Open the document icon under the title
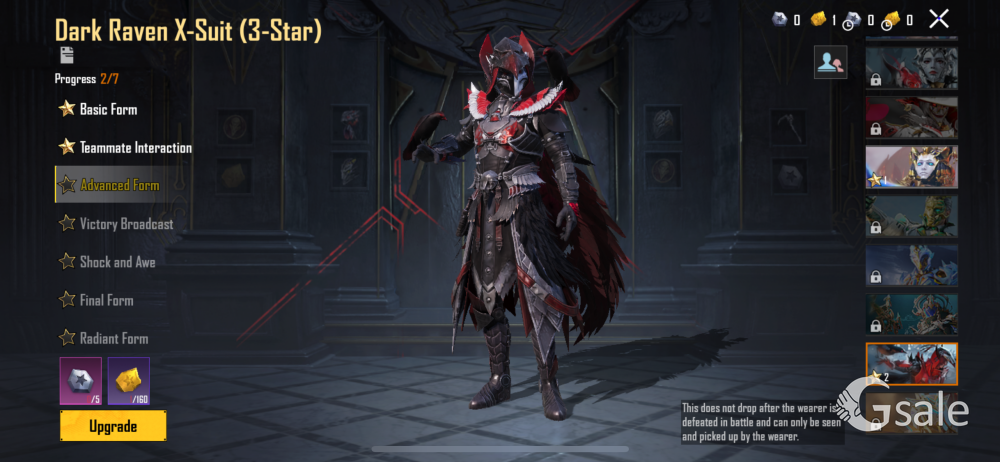This screenshot has width=1000, height=462. [x=67, y=55]
